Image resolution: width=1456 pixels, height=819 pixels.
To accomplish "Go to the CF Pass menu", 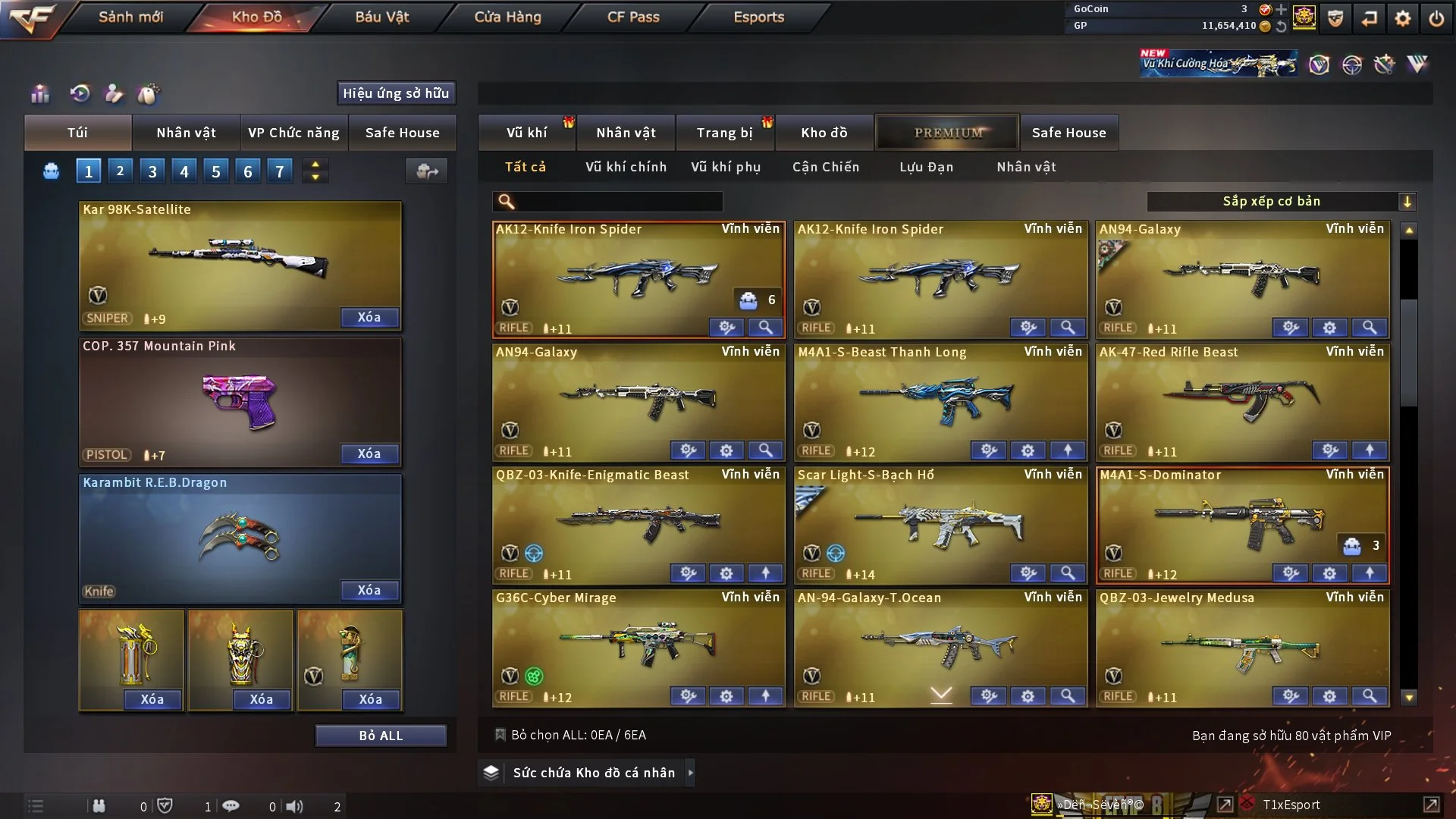I will coord(633,17).
